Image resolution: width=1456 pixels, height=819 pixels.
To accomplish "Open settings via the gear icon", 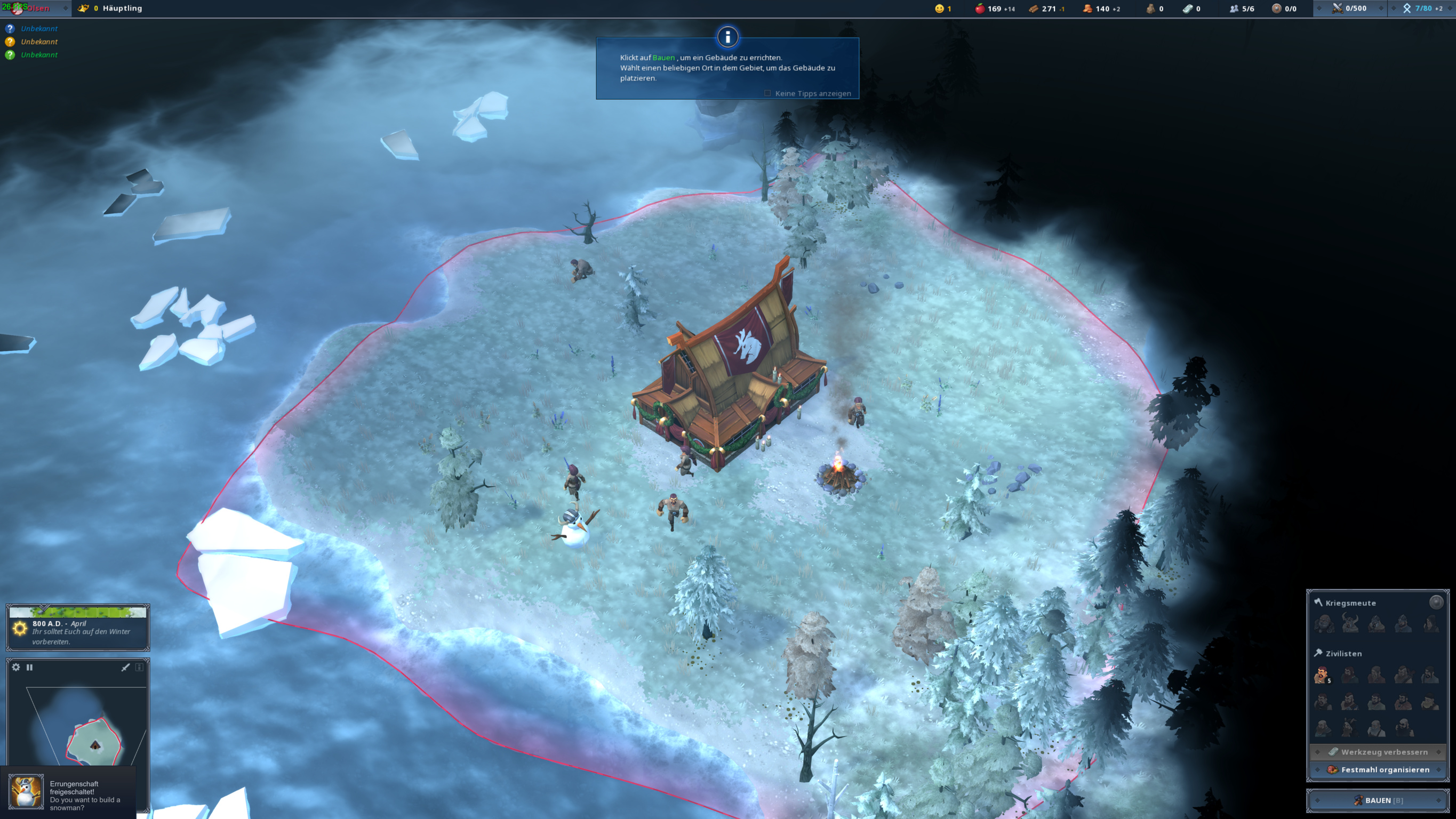I will (x=16, y=668).
